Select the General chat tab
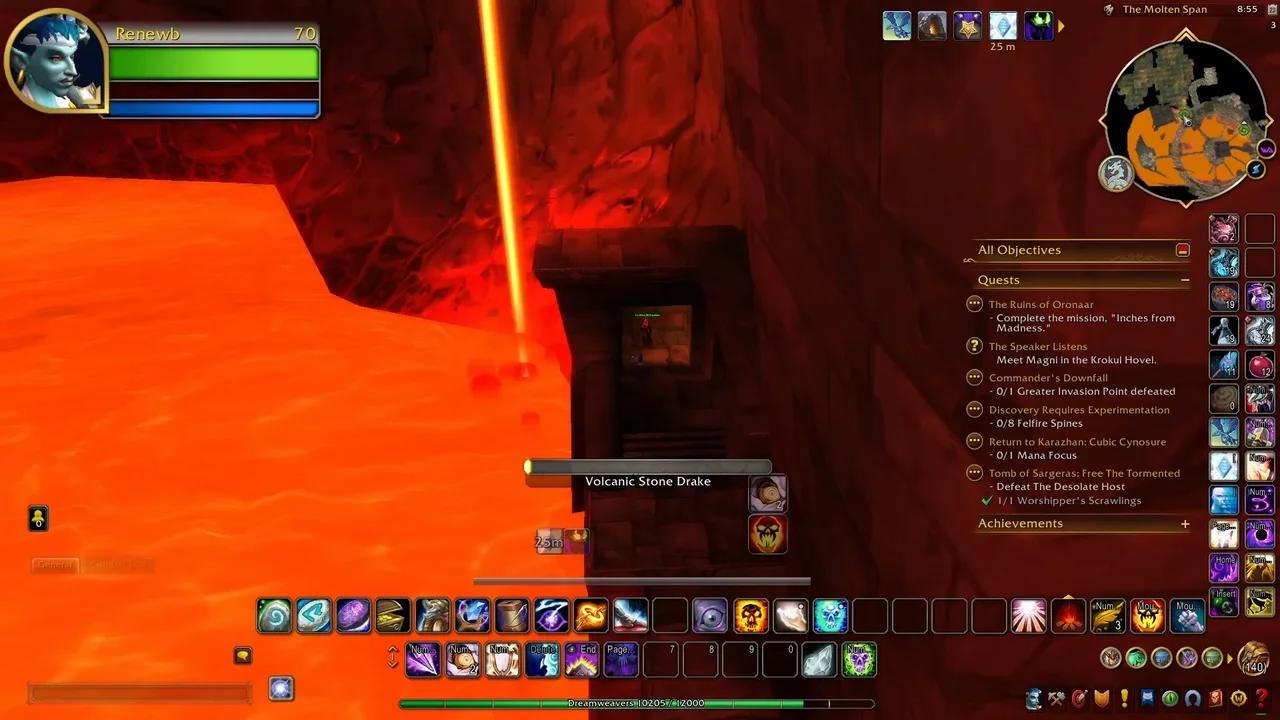Screen dimensions: 1280x720 pyautogui.click(x=54, y=564)
